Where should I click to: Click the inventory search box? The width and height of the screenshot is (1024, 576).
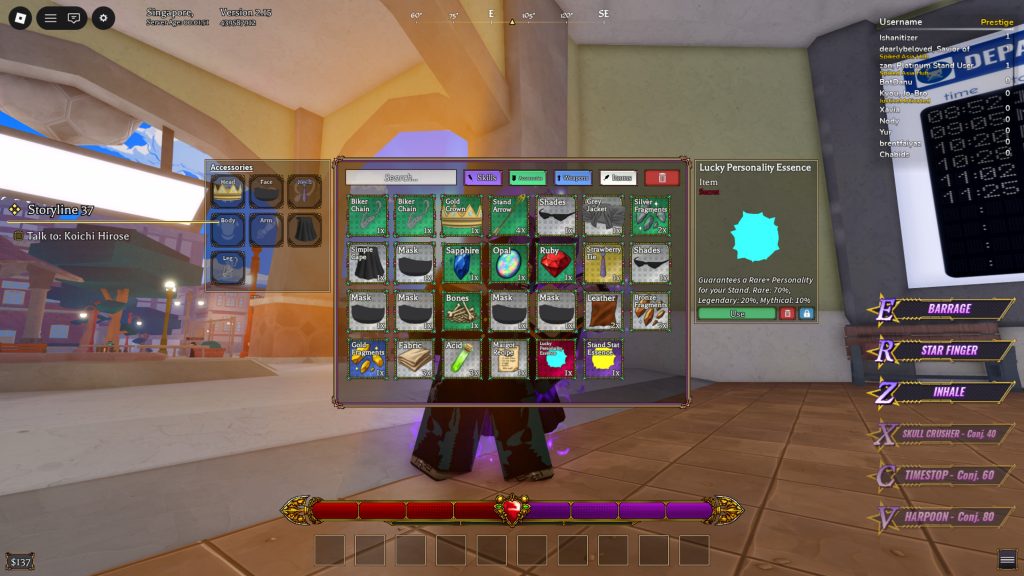400,177
